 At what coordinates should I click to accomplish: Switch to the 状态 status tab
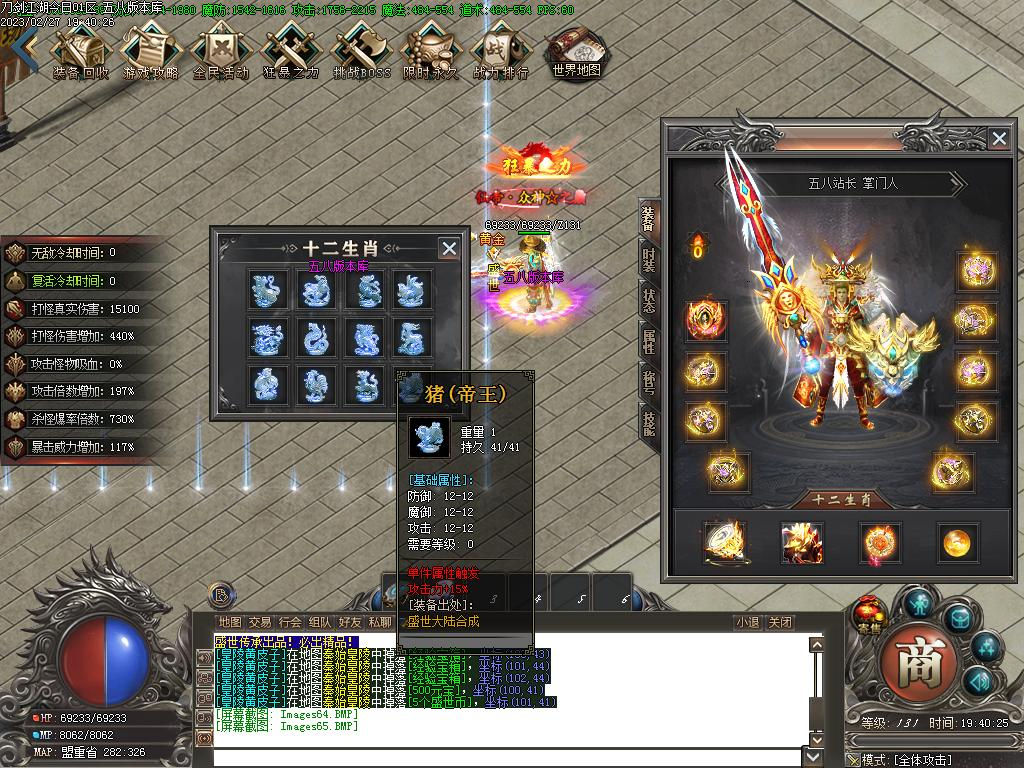pos(649,300)
